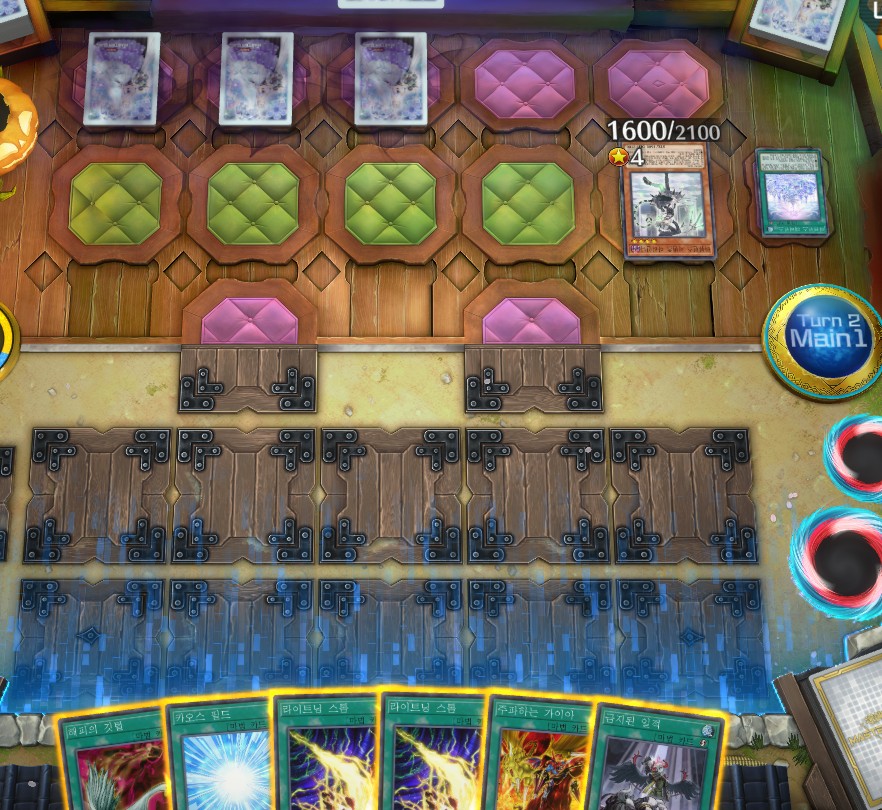882x810 pixels.
Task: Choose the Chaos card with the white burst art
Action: (x=220, y=760)
